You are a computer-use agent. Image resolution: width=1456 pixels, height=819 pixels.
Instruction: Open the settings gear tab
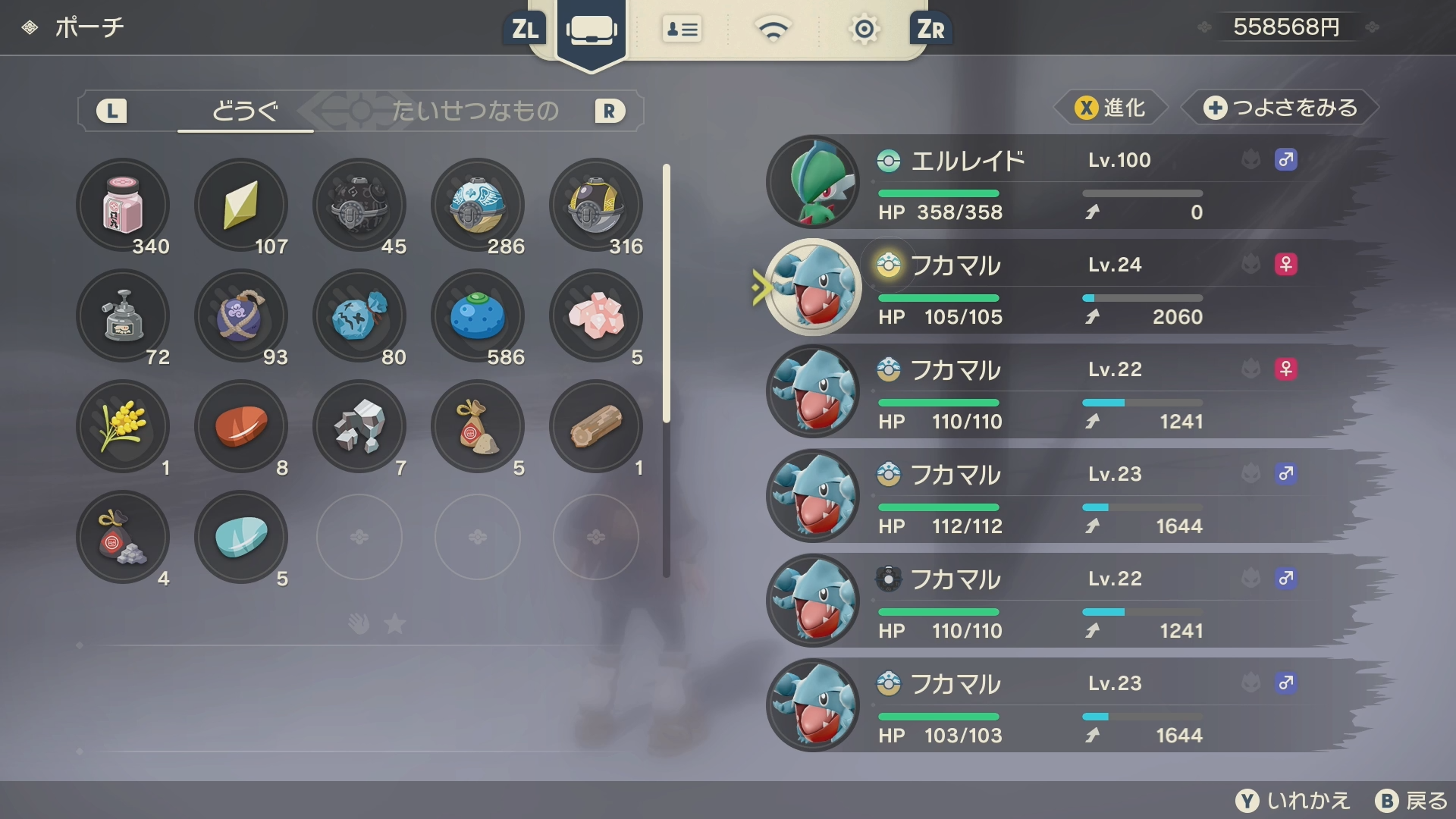point(864,30)
